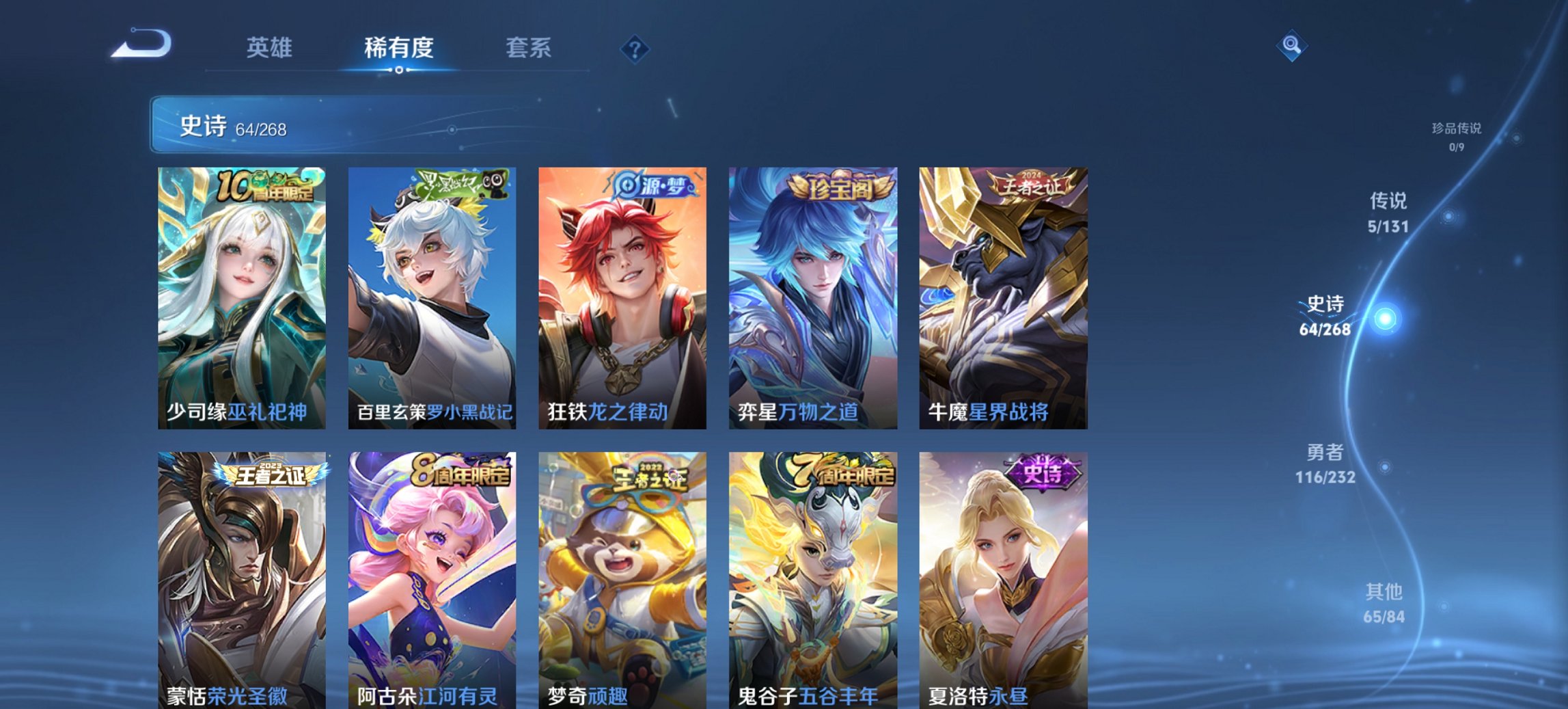
Task: Open help via the question mark icon
Action: [x=636, y=48]
